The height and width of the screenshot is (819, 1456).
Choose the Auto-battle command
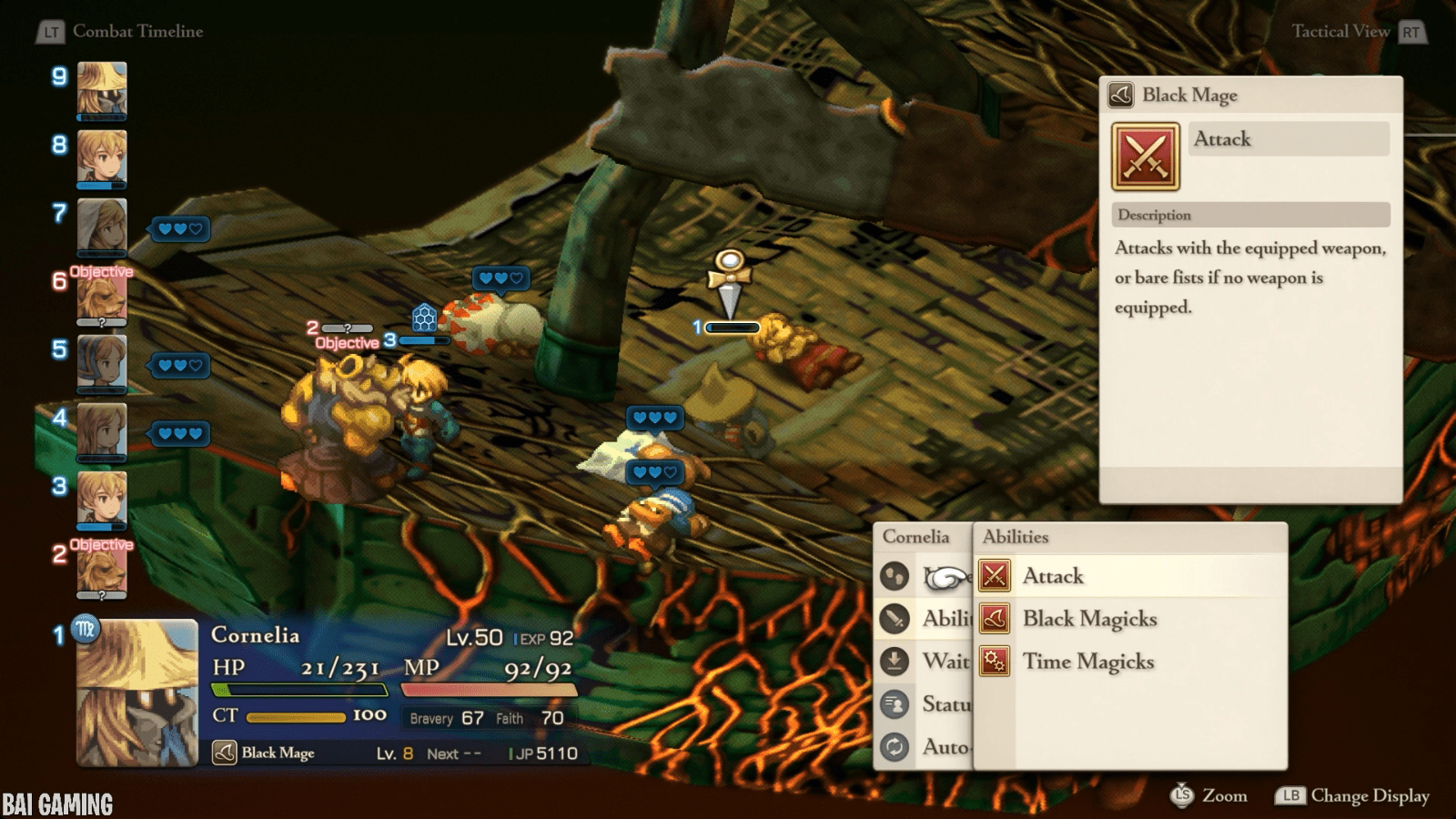945,747
